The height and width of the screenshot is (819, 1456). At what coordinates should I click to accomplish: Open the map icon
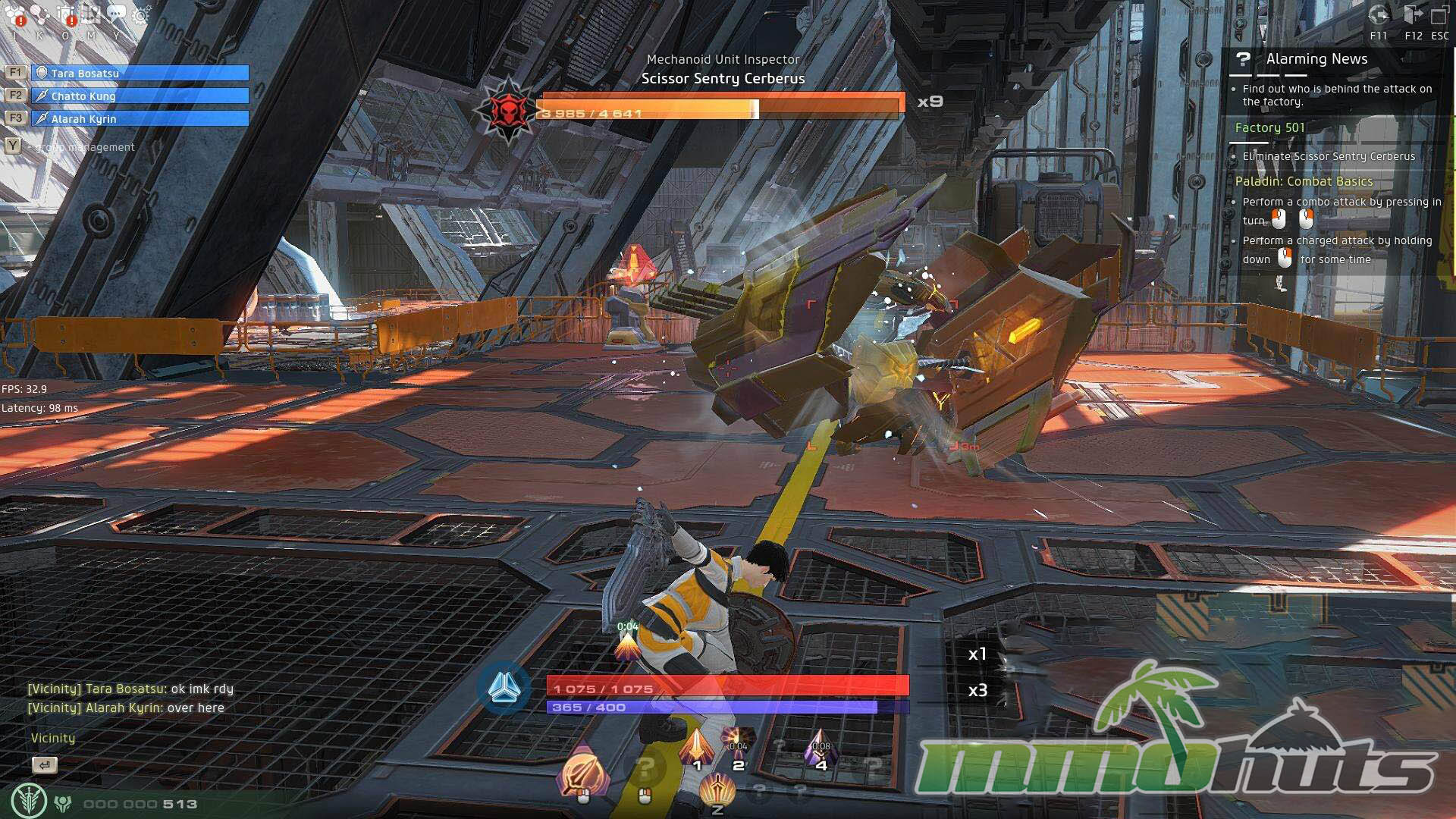tap(91, 14)
